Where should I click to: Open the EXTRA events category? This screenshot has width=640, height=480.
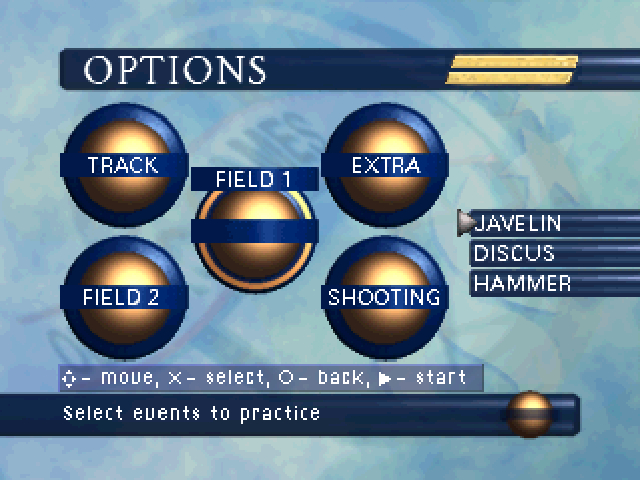(x=385, y=165)
